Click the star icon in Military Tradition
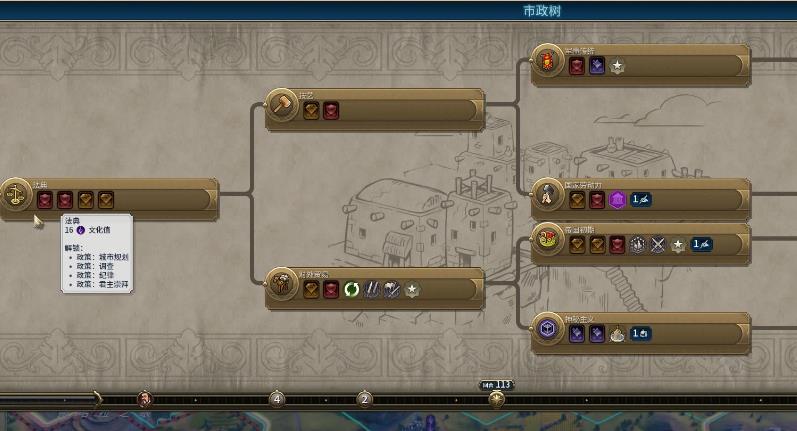The height and width of the screenshot is (431, 797). [617, 67]
